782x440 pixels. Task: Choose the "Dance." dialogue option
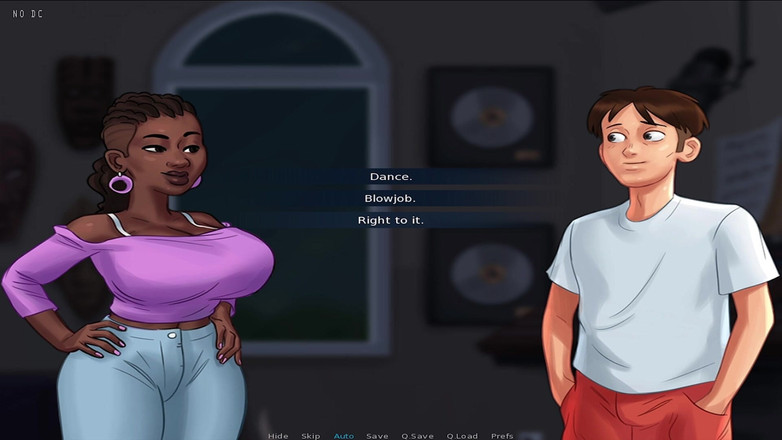391,177
